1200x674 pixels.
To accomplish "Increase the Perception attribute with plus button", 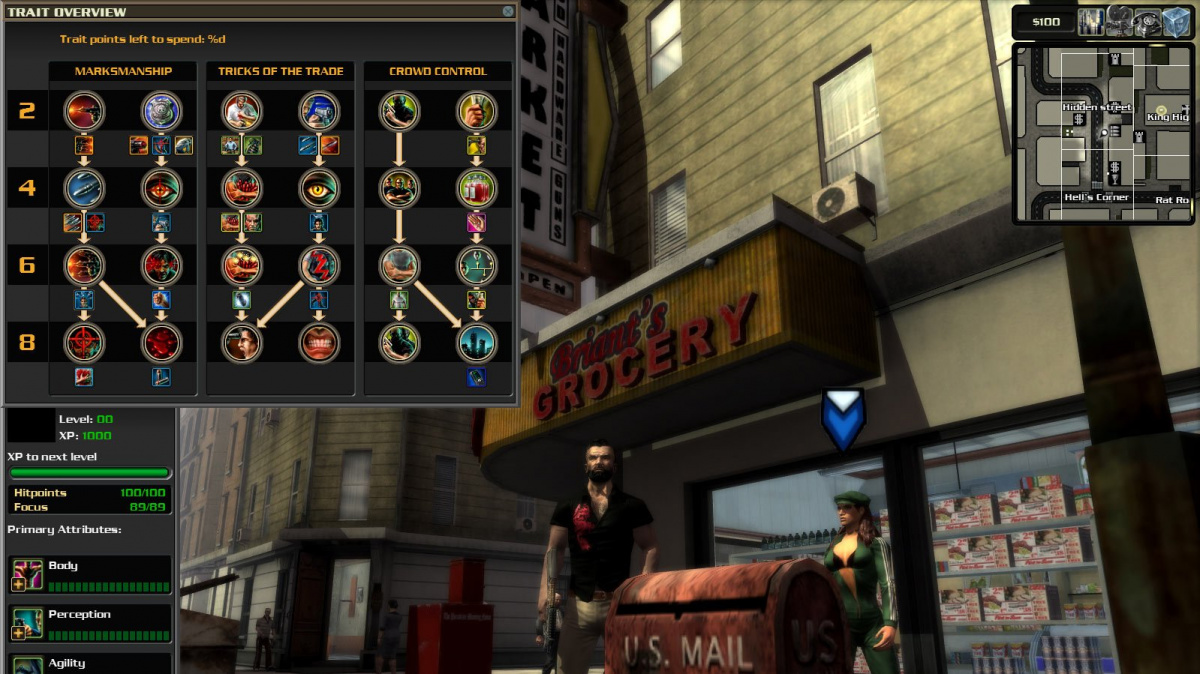I will [x=19, y=633].
